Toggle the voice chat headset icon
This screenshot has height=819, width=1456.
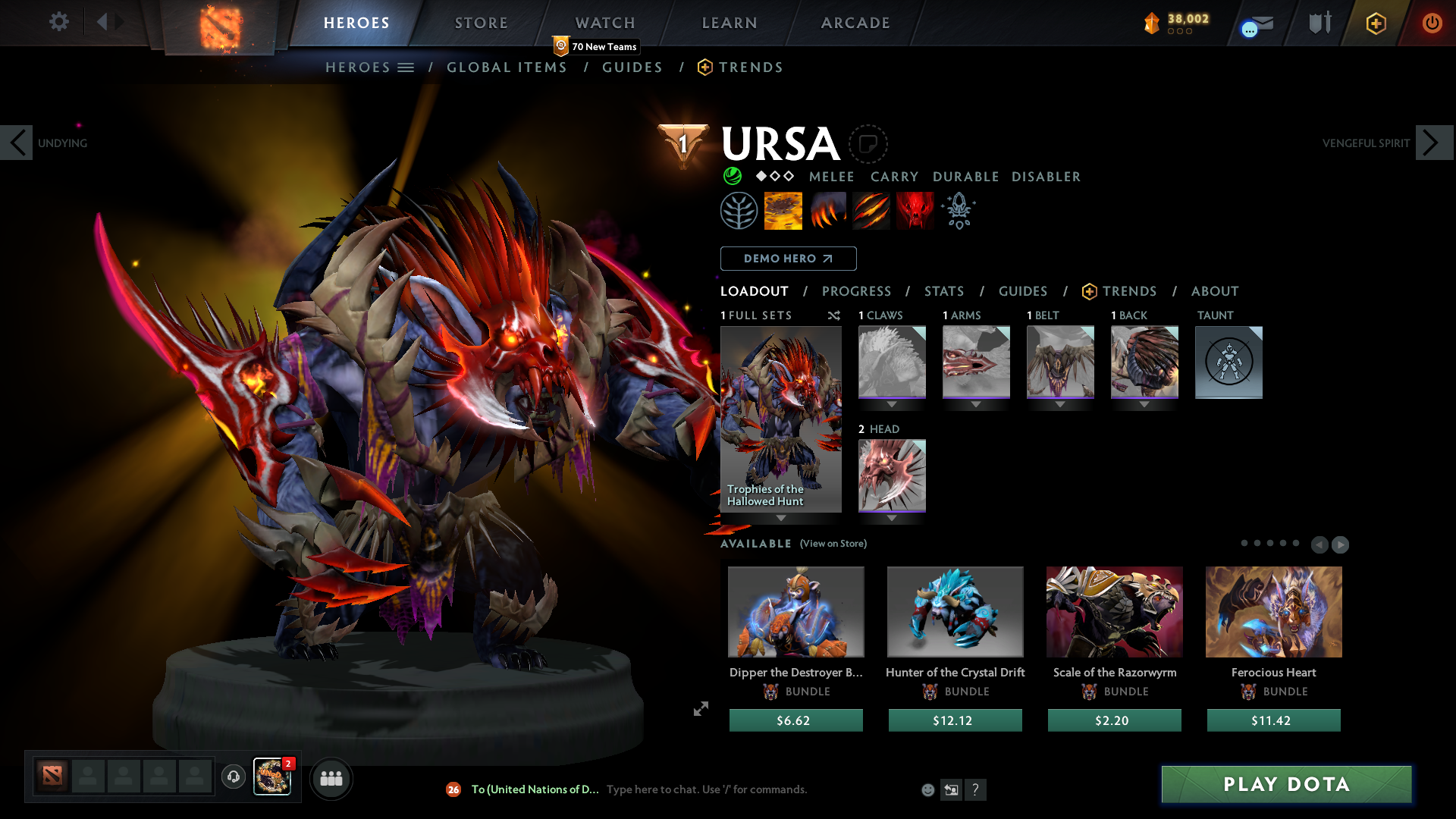click(233, 778)
